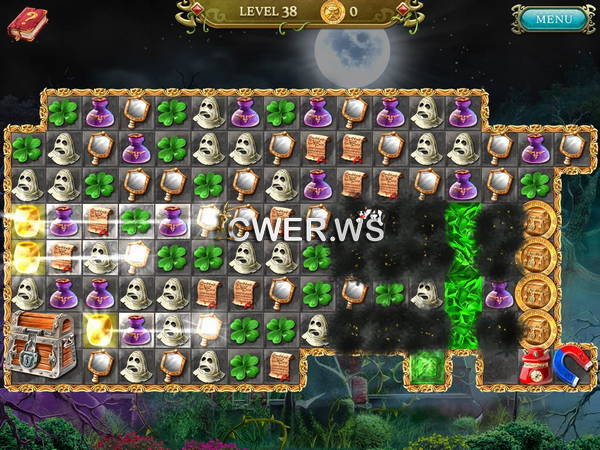The width and height of the screenshot is (600, 450).
Task: Select the glowing green gem tile
Action: (426, 367)
